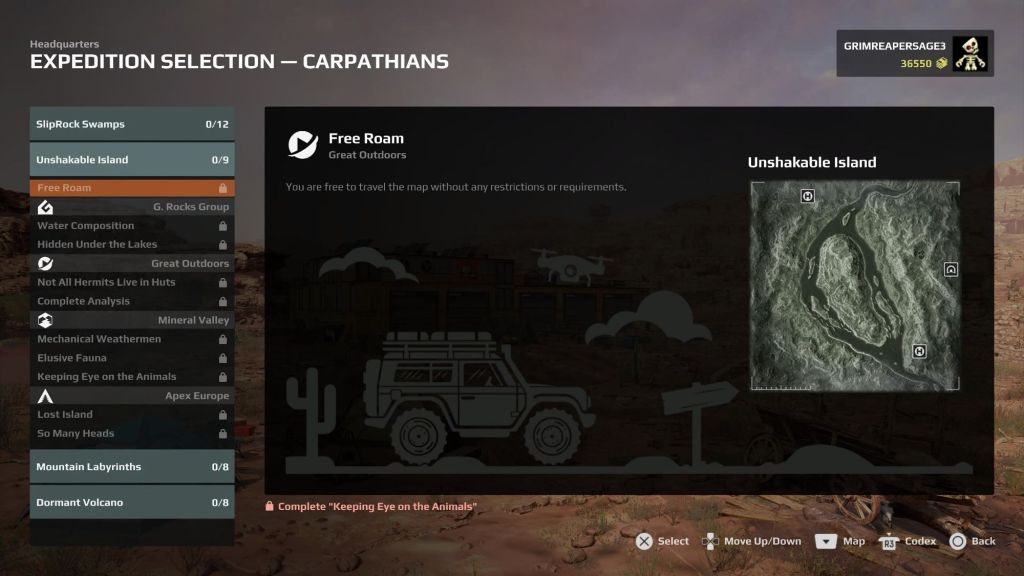Open Hidden Under the Lakes expedition
Image resolution: width=1024 pixels, height=576 pixels.
[x=132, y=244]
